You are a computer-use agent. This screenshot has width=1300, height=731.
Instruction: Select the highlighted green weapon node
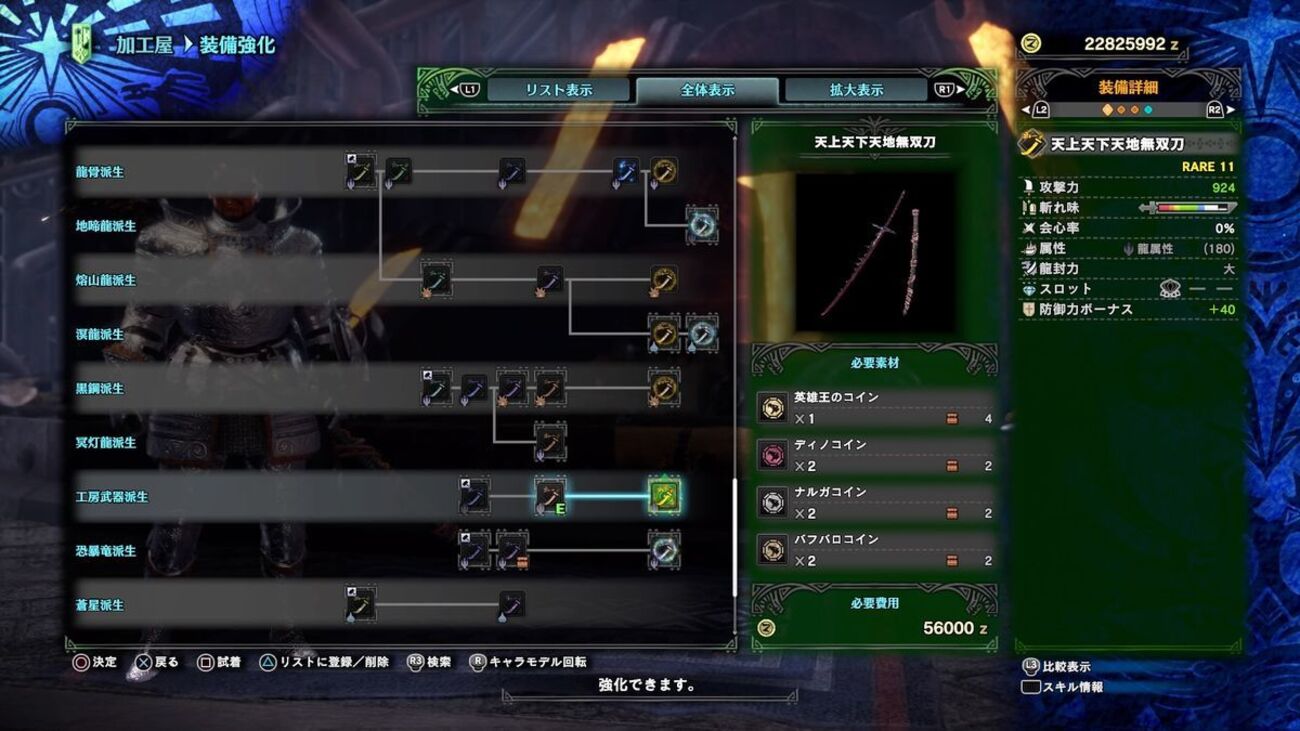664,496
